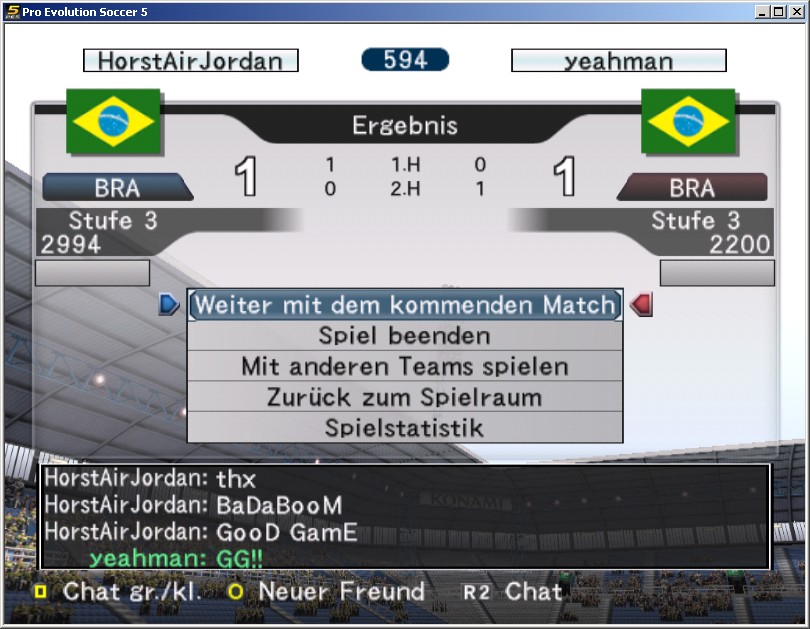Screen dimensions: 810x629
Task: Click the HorstAirJordan player name box
Action: tap(191, 61)
